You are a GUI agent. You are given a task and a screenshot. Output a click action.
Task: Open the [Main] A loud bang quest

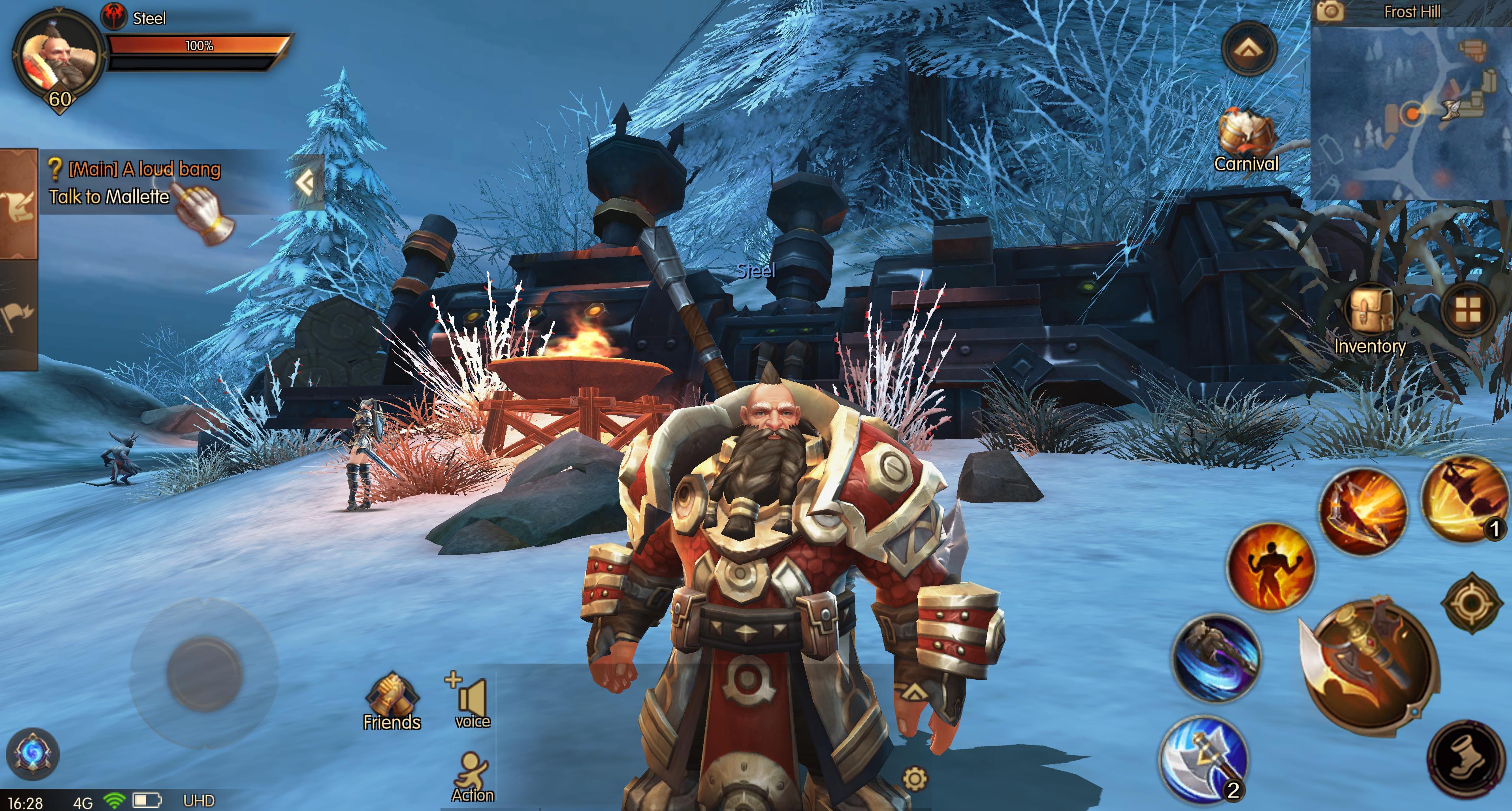click(144, 170)
